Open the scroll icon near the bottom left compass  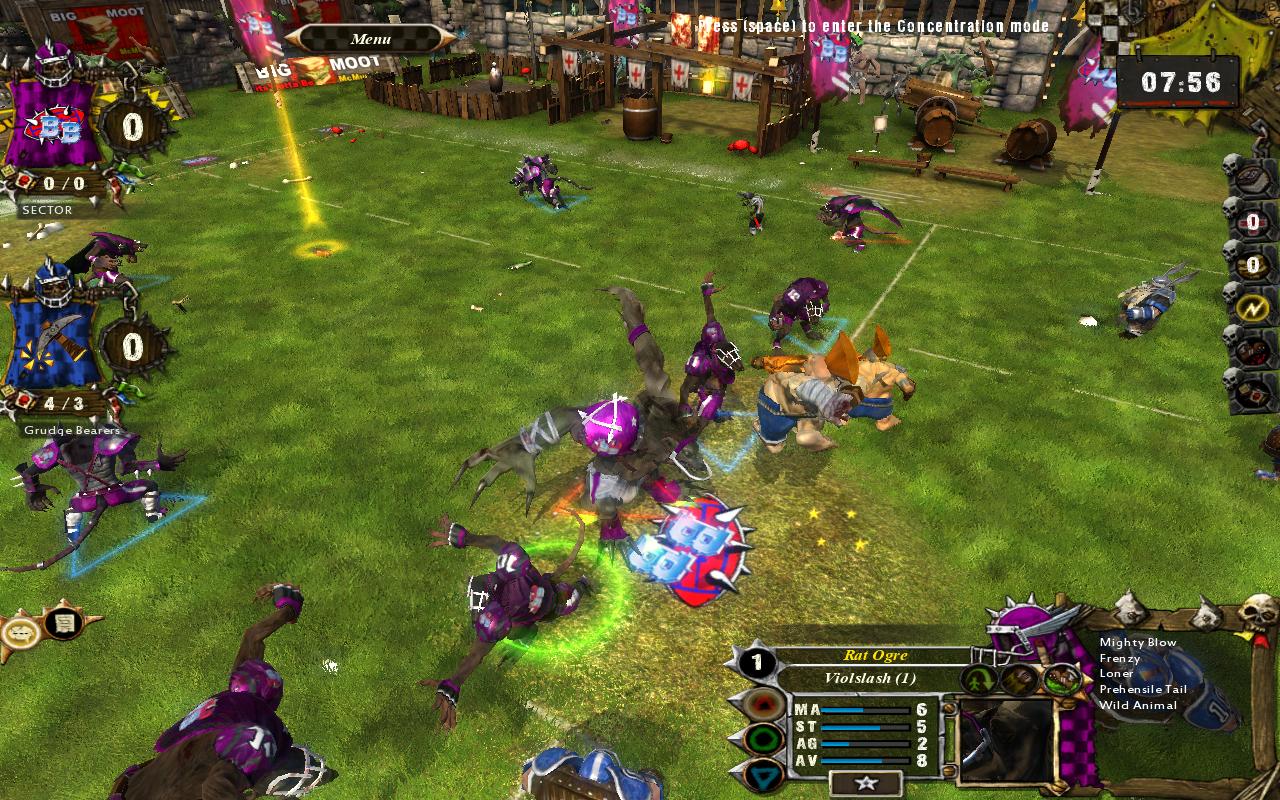[x=62, y=624]
